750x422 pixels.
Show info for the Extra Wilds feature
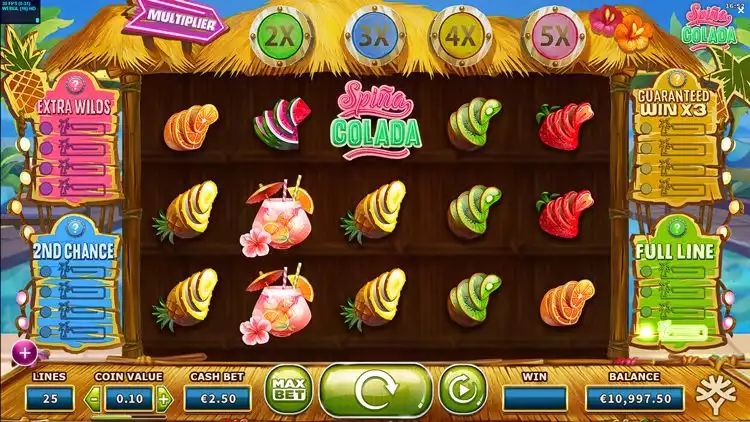(75, 84)
